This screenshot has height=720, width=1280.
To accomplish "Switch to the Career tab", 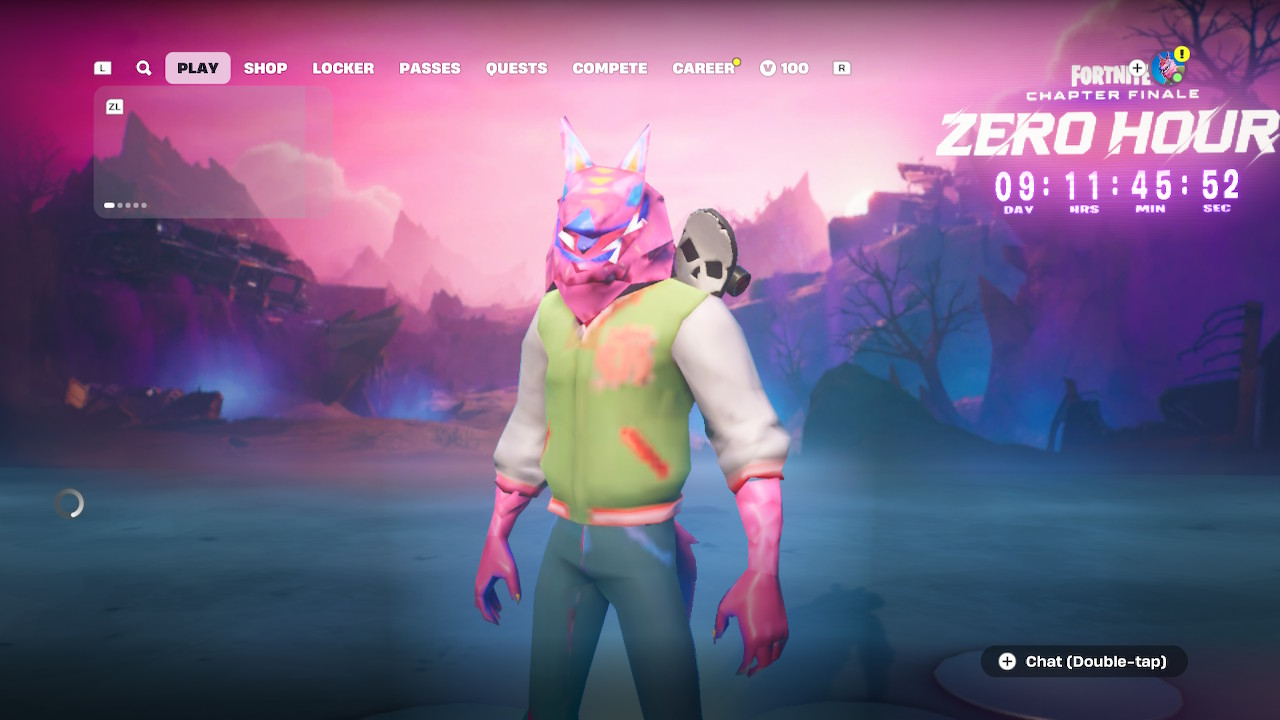I will click(x=703, y=68).
